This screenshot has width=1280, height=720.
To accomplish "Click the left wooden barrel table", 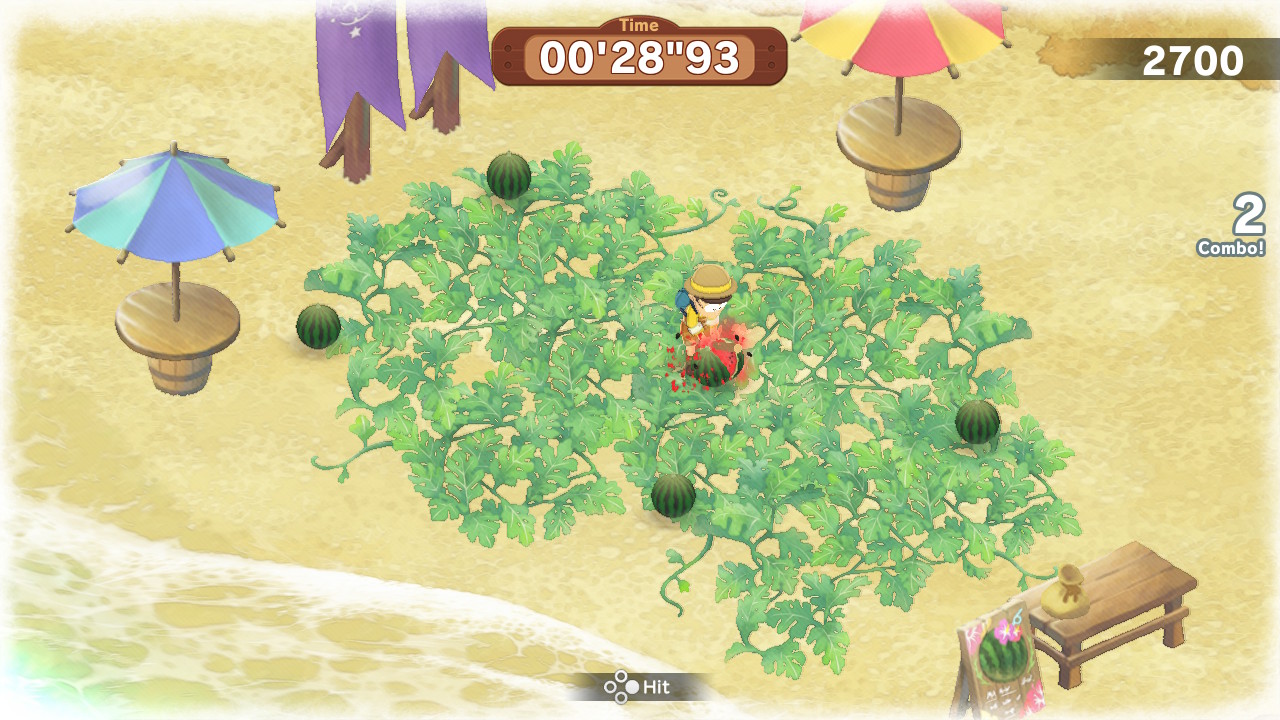I will pos(176,330).
